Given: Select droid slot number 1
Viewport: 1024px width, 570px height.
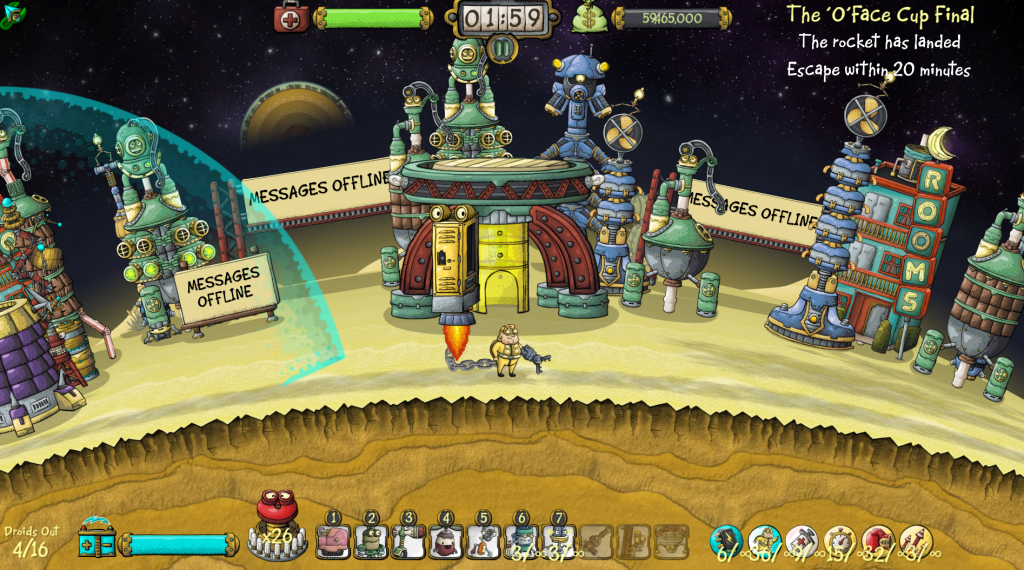Looking at the screenshot, I should click(x=333, y=540).
